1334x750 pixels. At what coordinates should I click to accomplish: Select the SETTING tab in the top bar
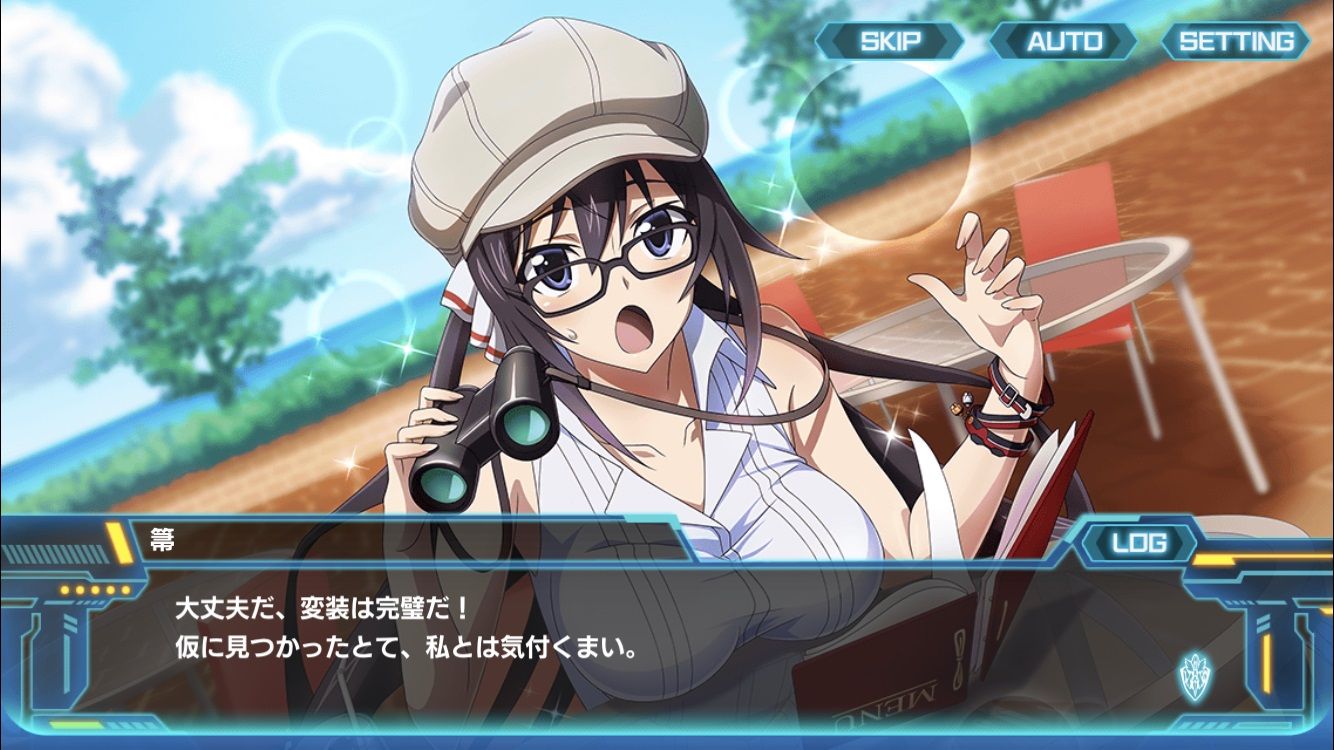tap(1238, 42)
